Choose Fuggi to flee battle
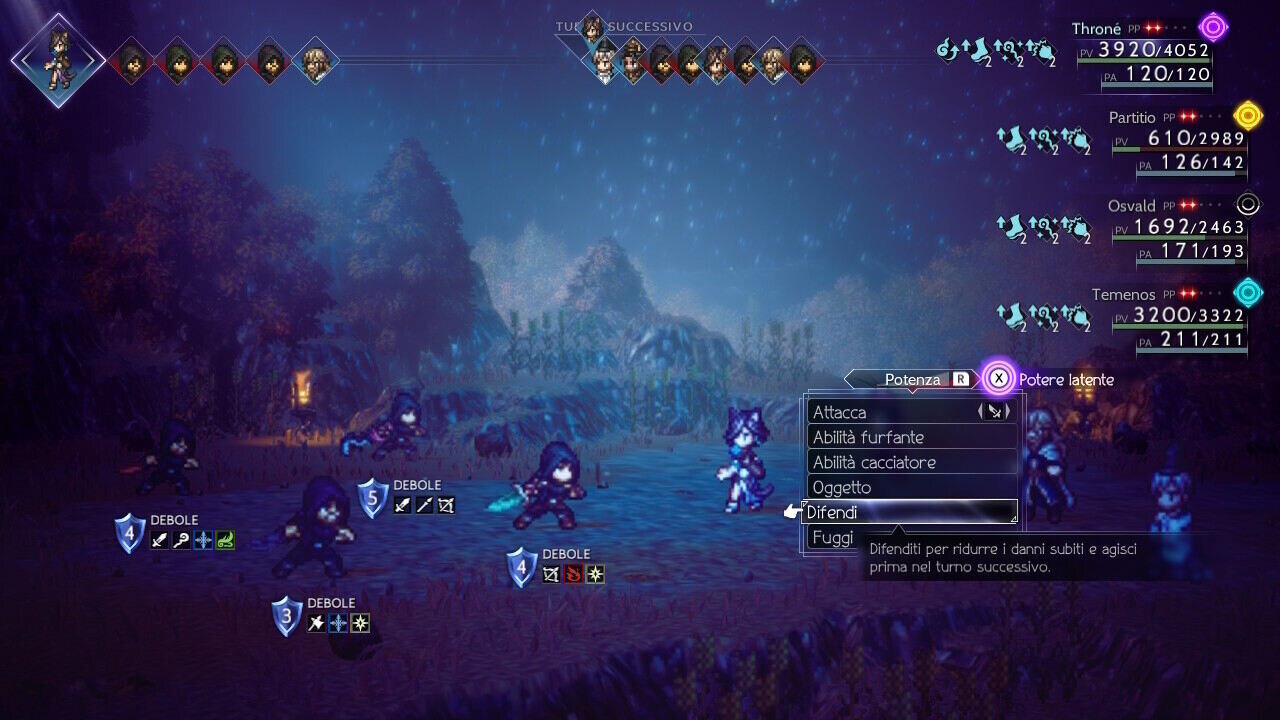1280x720 pixels. (832, 538)
